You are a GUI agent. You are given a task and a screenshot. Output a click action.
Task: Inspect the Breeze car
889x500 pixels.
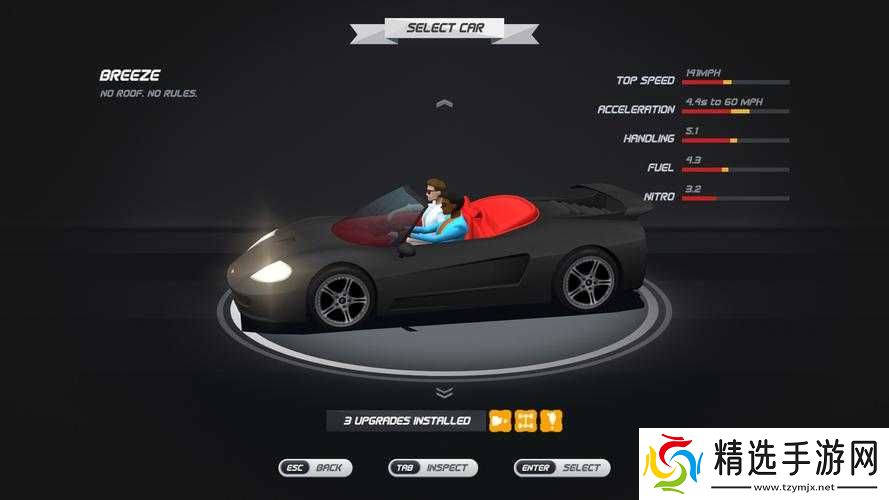coord(433,467)
